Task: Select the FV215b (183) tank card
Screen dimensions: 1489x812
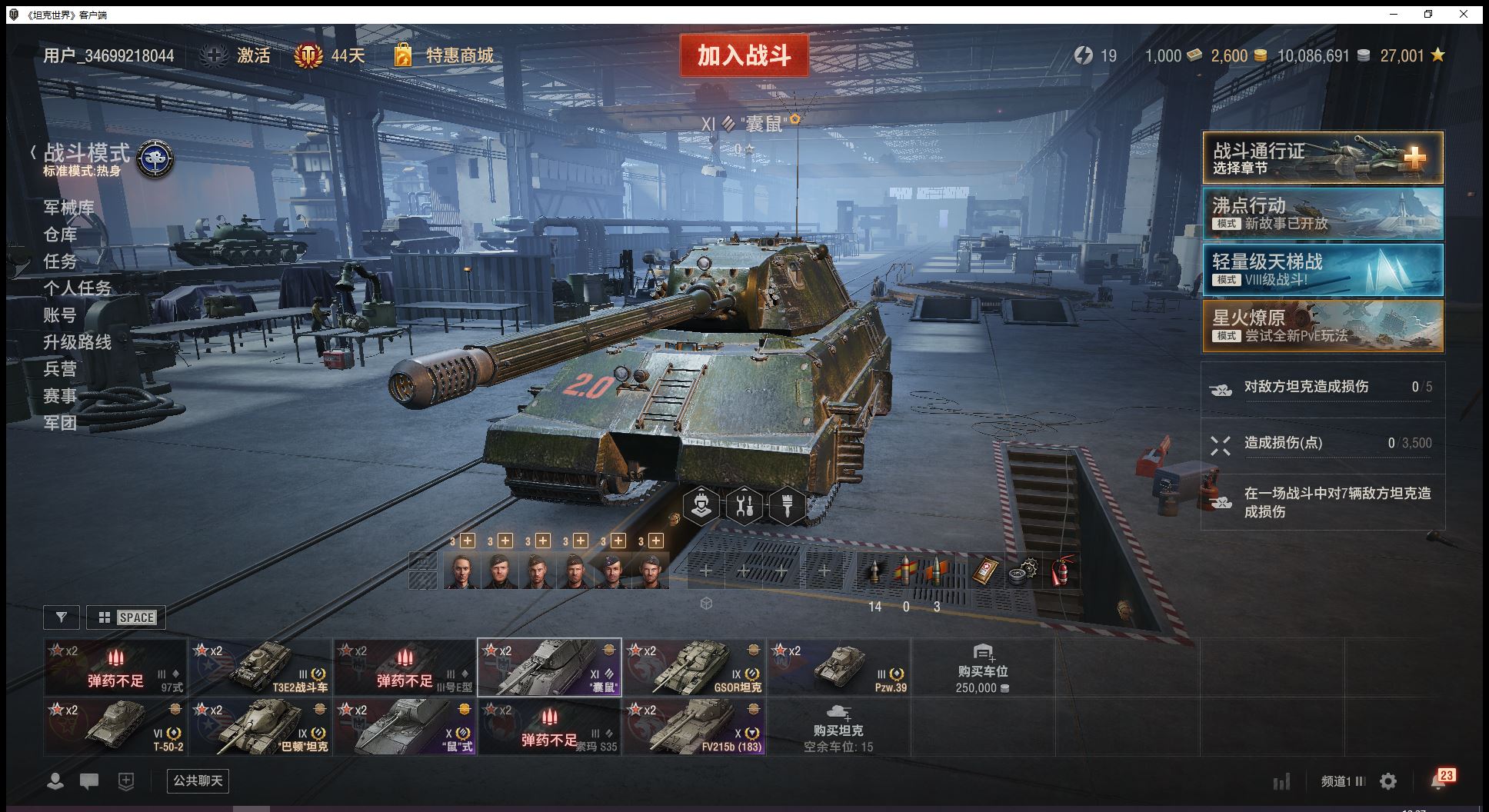Action: point(694,727)
